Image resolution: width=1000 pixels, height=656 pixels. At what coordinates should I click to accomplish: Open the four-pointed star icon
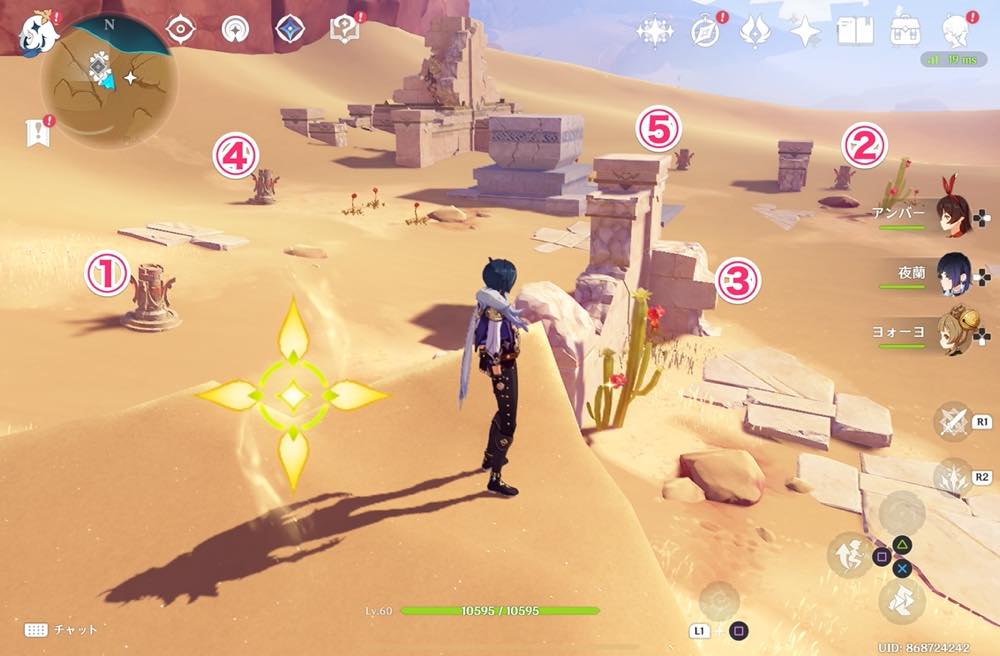[804, 32]
